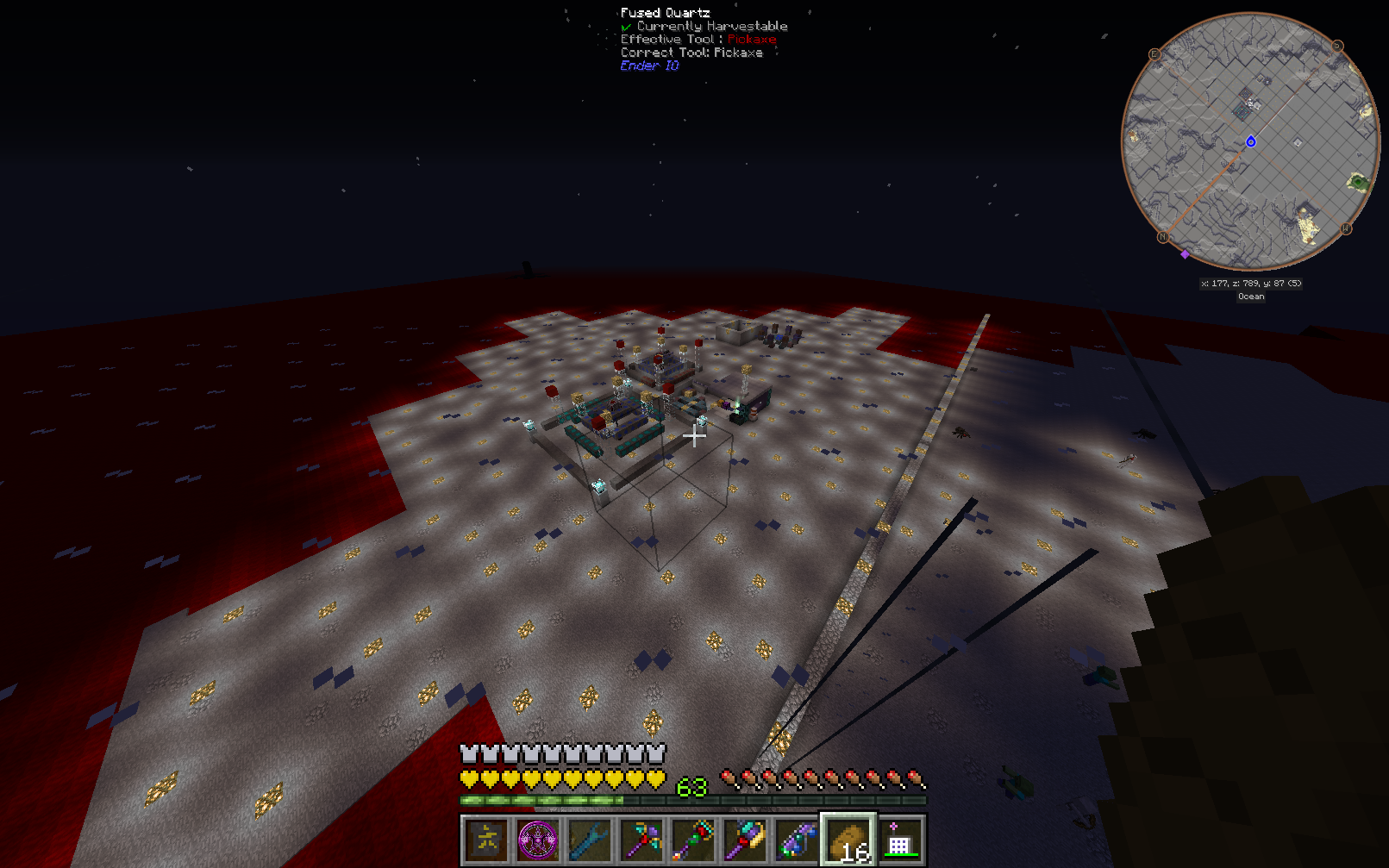This screenshot has height=868, width=1389.
Task: Choose the blue wrench in the hotbar
Action: pyautogui.click(x=590, y=840)
